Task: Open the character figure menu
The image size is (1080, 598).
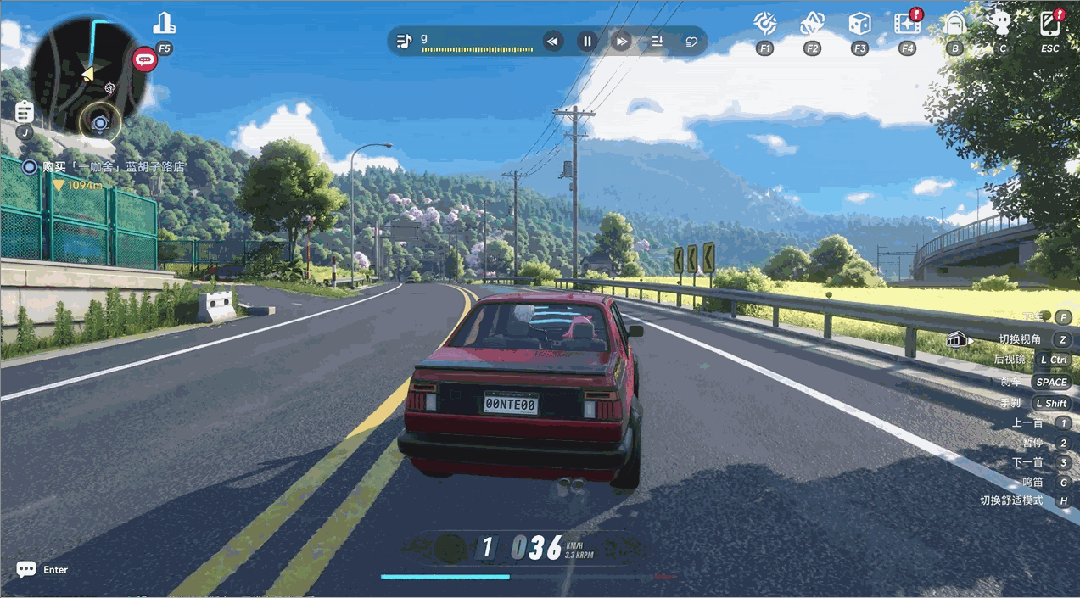Action: (x=1002, y=23)
